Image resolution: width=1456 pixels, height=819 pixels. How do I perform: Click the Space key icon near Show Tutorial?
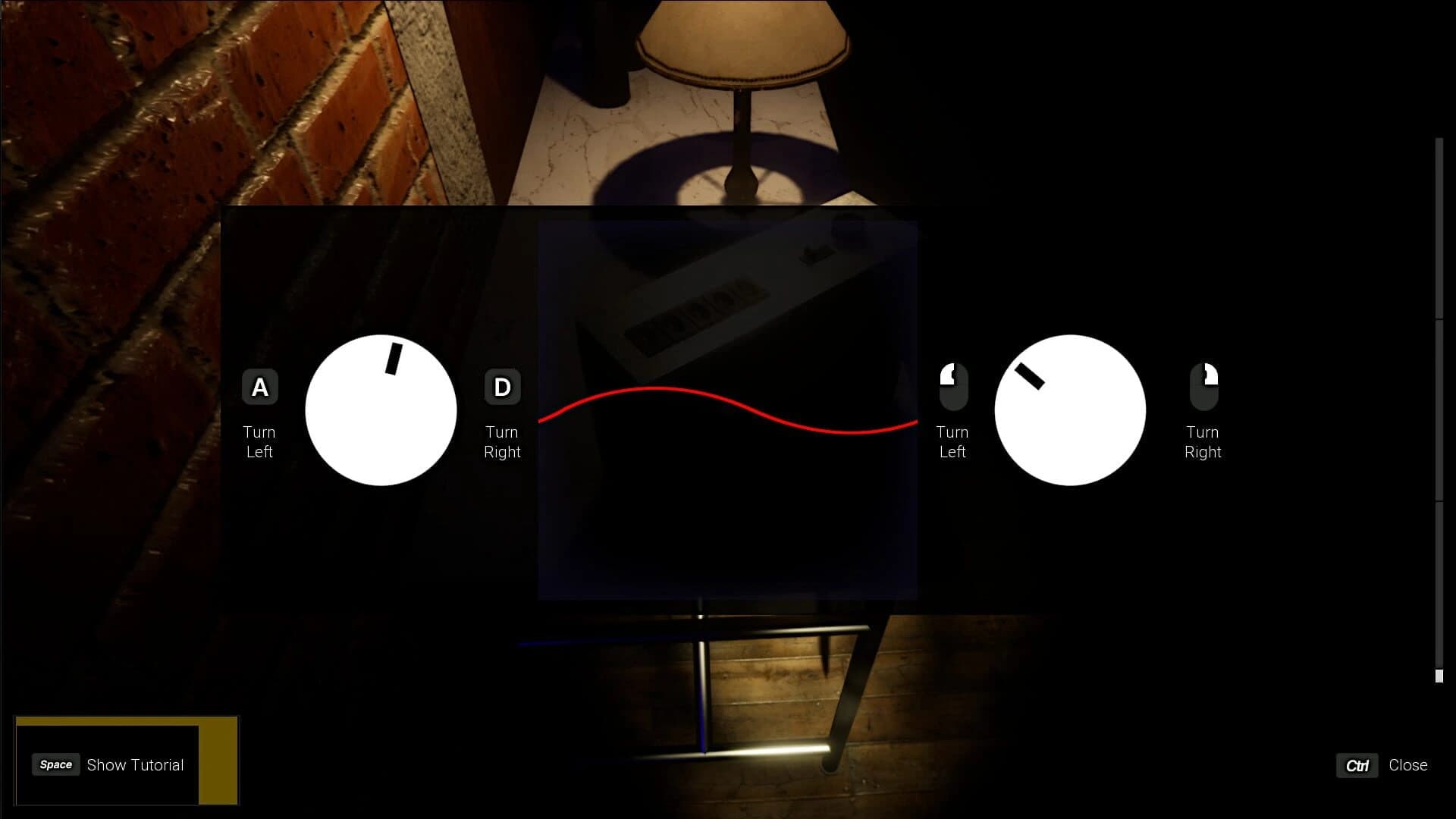[55, 764]
